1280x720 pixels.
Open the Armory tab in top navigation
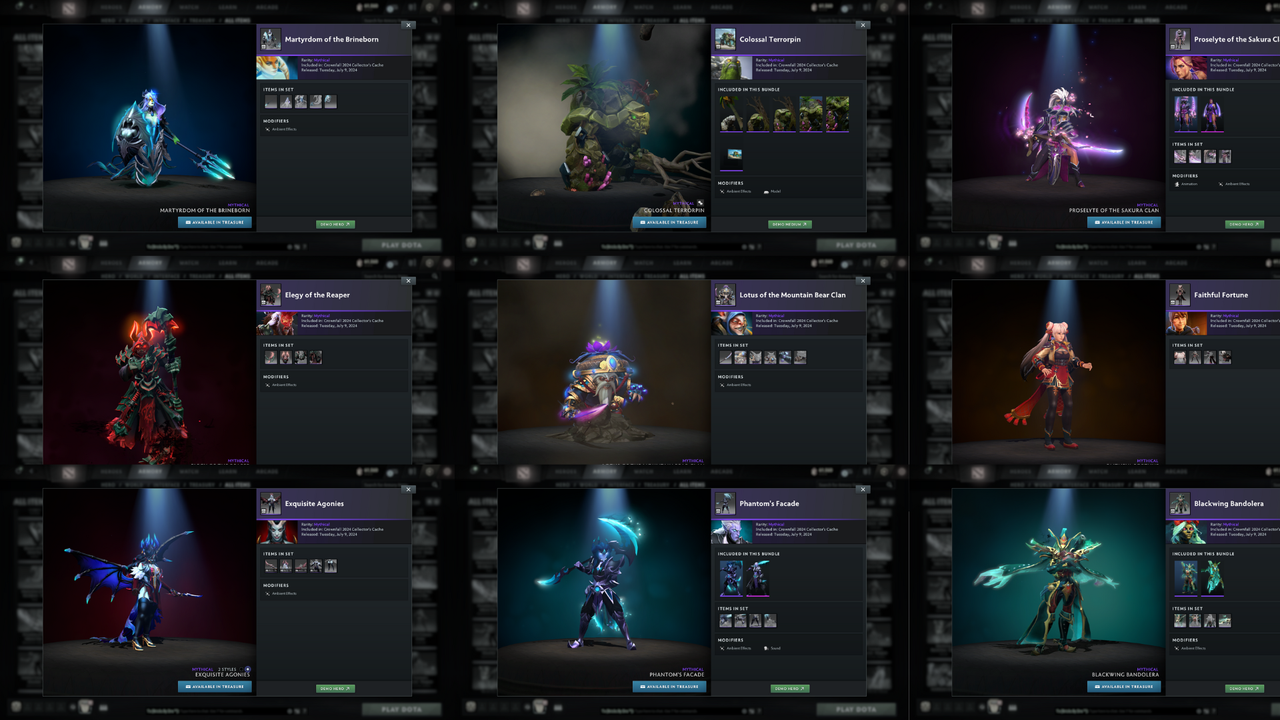click(150, 6)
